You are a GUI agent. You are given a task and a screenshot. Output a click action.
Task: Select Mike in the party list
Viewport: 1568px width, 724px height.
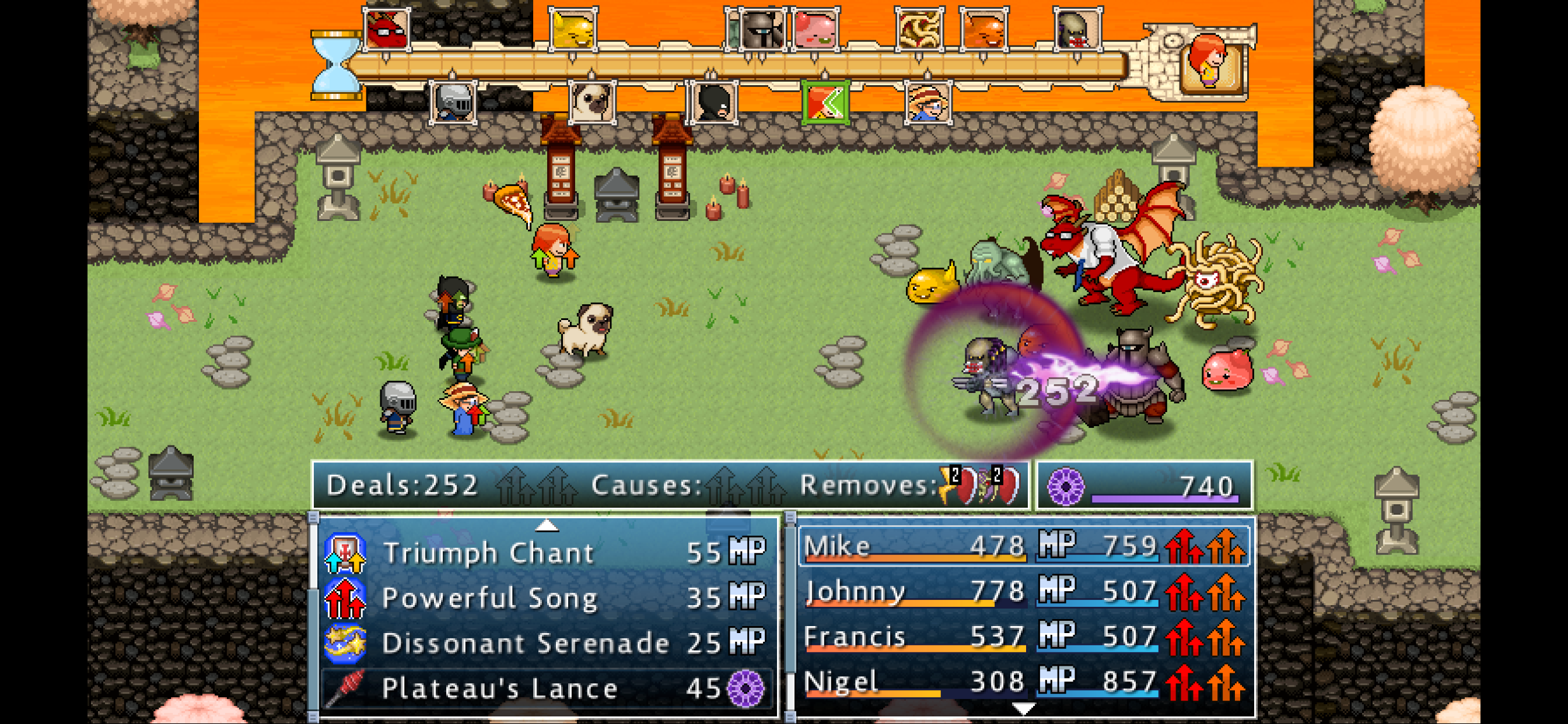(x=1024, y=546)
